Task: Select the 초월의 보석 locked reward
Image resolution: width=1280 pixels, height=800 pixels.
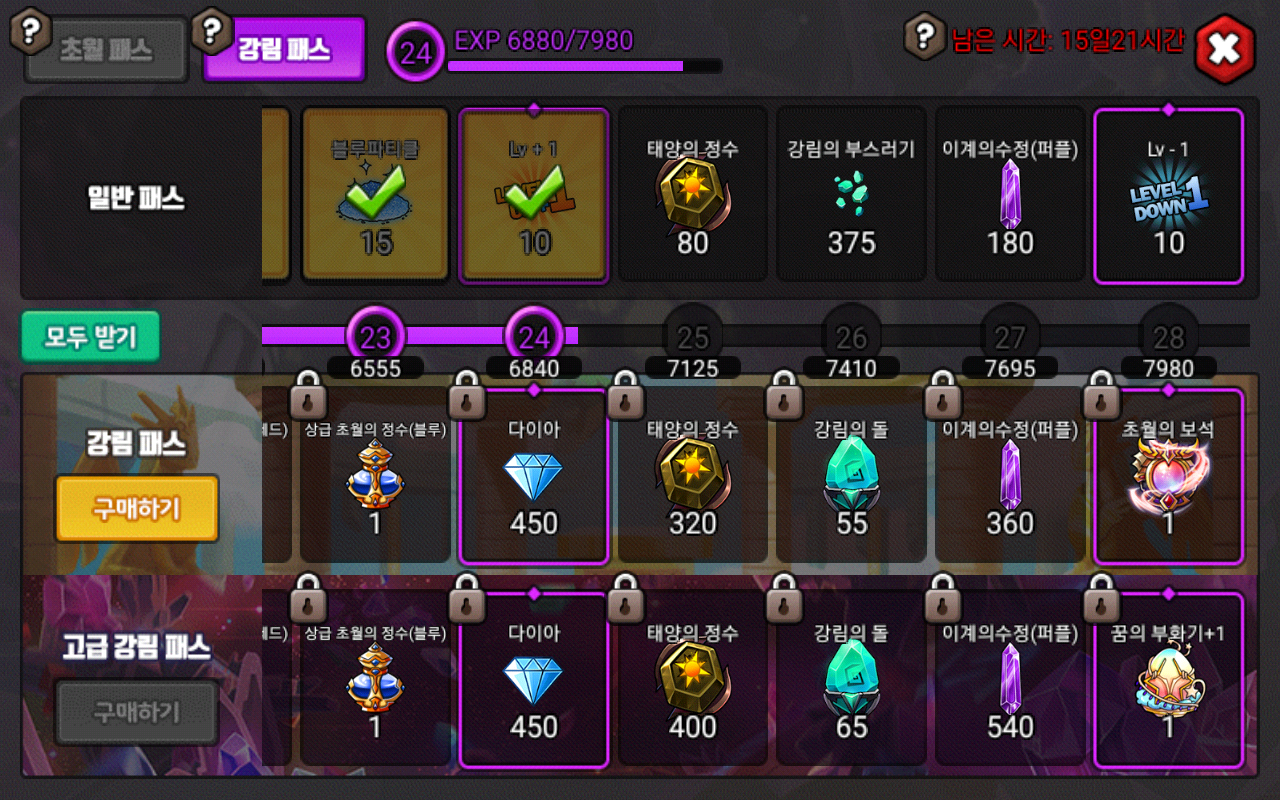Action: coord(1169,477)
